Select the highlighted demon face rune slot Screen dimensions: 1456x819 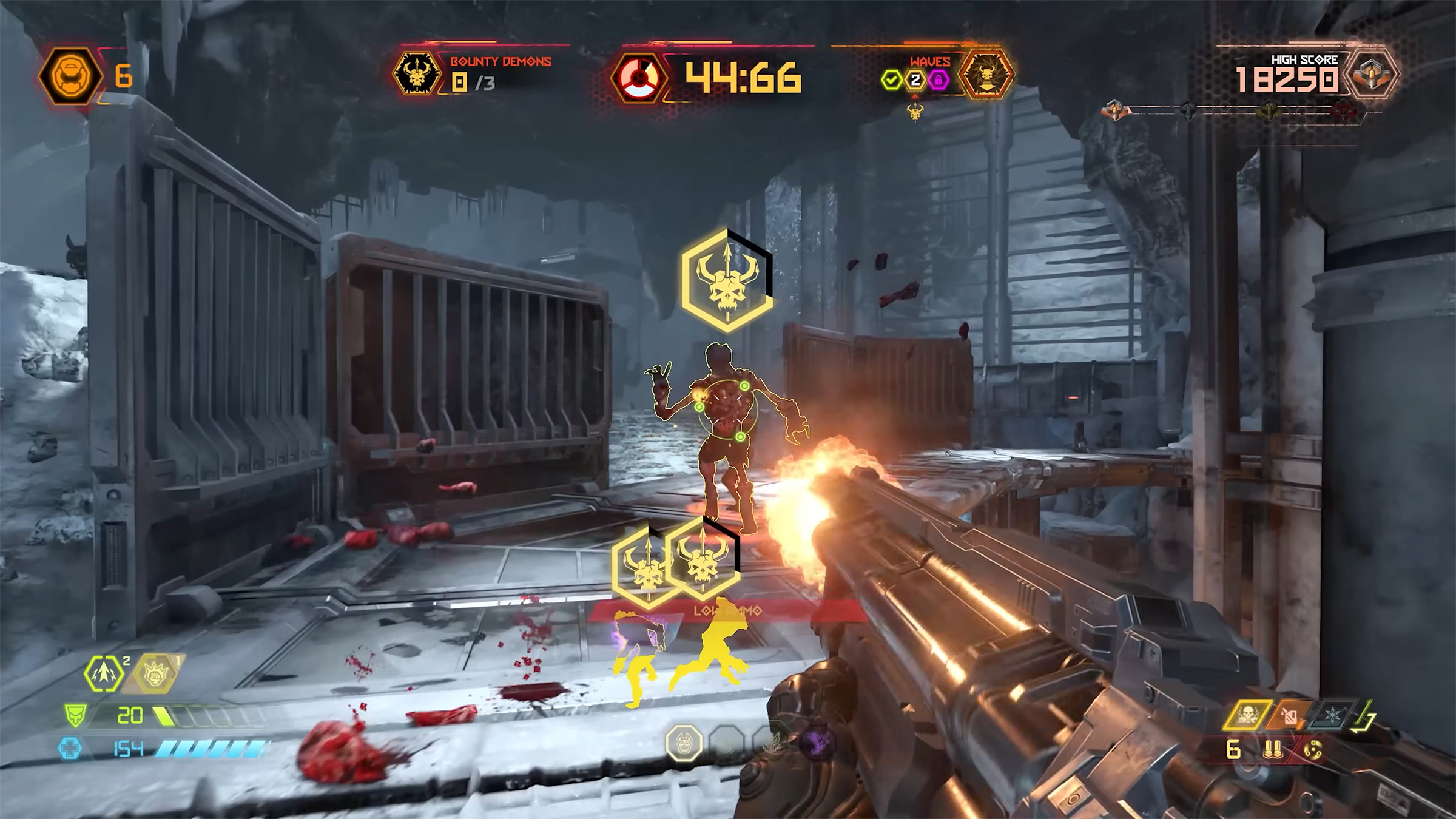pos(684,743)
